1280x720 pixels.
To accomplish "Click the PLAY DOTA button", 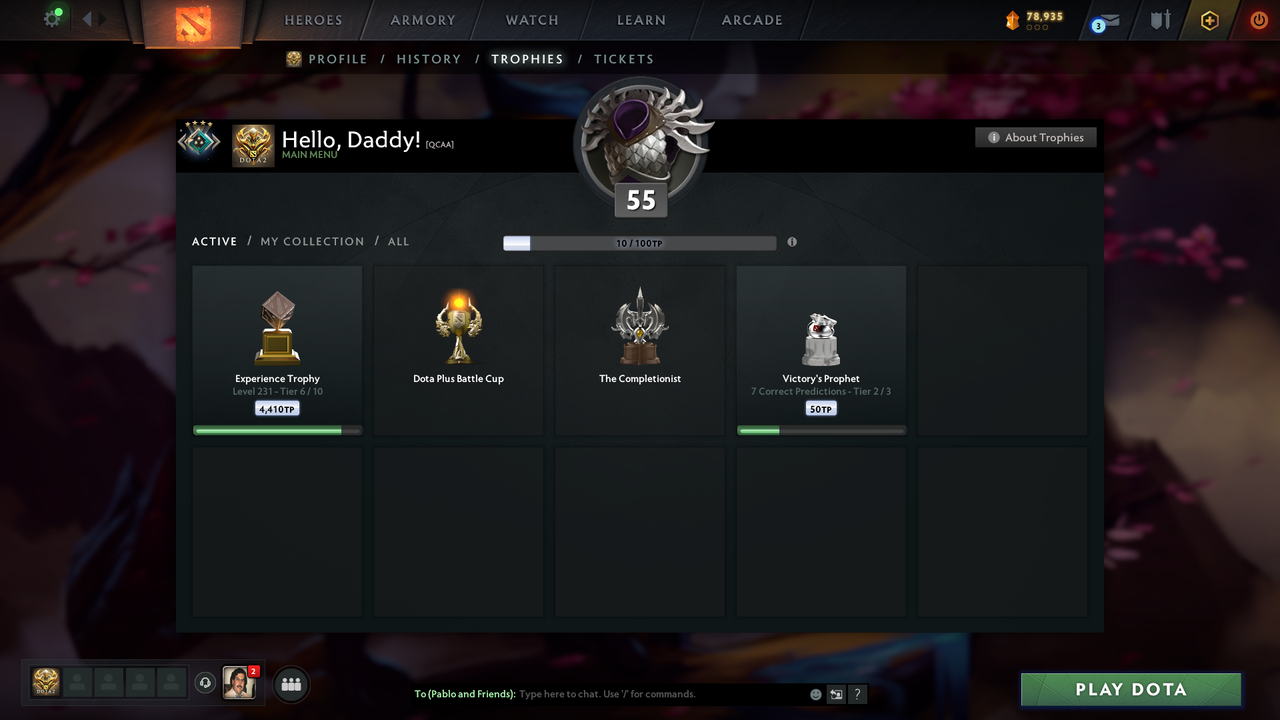I will (x=1130, y=689).
